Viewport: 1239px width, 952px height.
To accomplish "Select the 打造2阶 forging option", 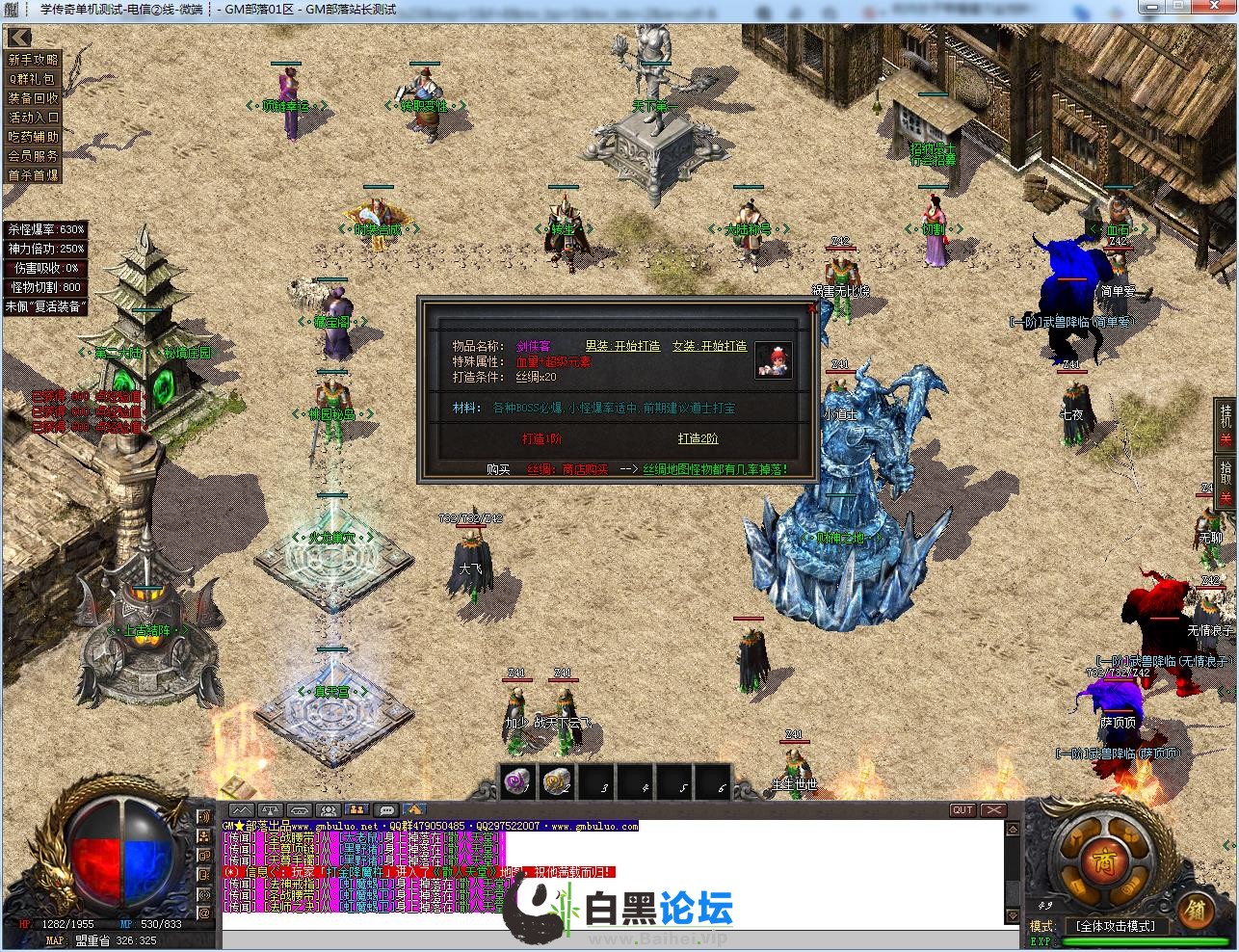I will (698, 438).
